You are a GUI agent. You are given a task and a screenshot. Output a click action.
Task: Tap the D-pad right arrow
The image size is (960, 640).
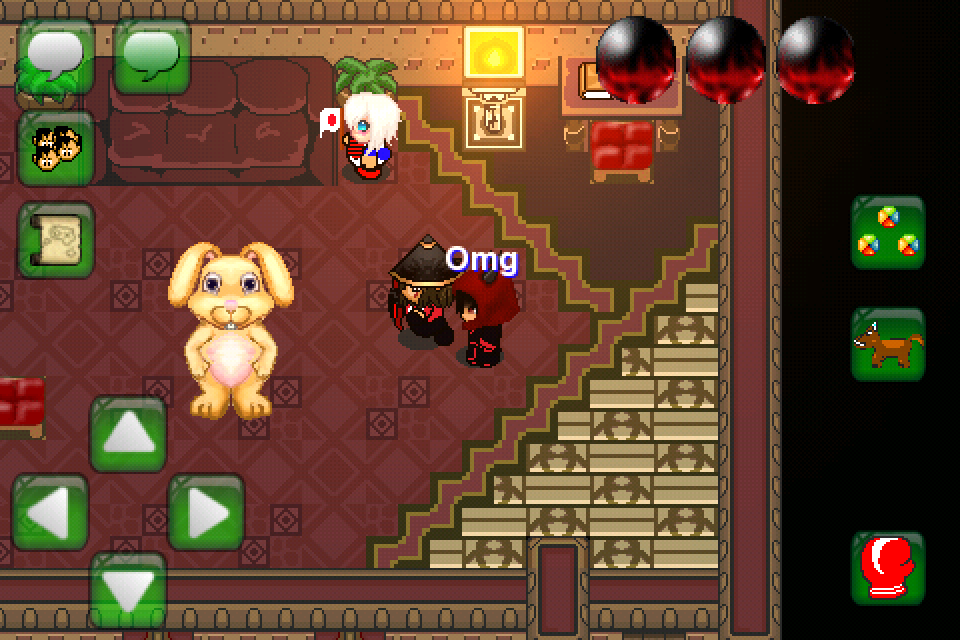click(206, 512)
